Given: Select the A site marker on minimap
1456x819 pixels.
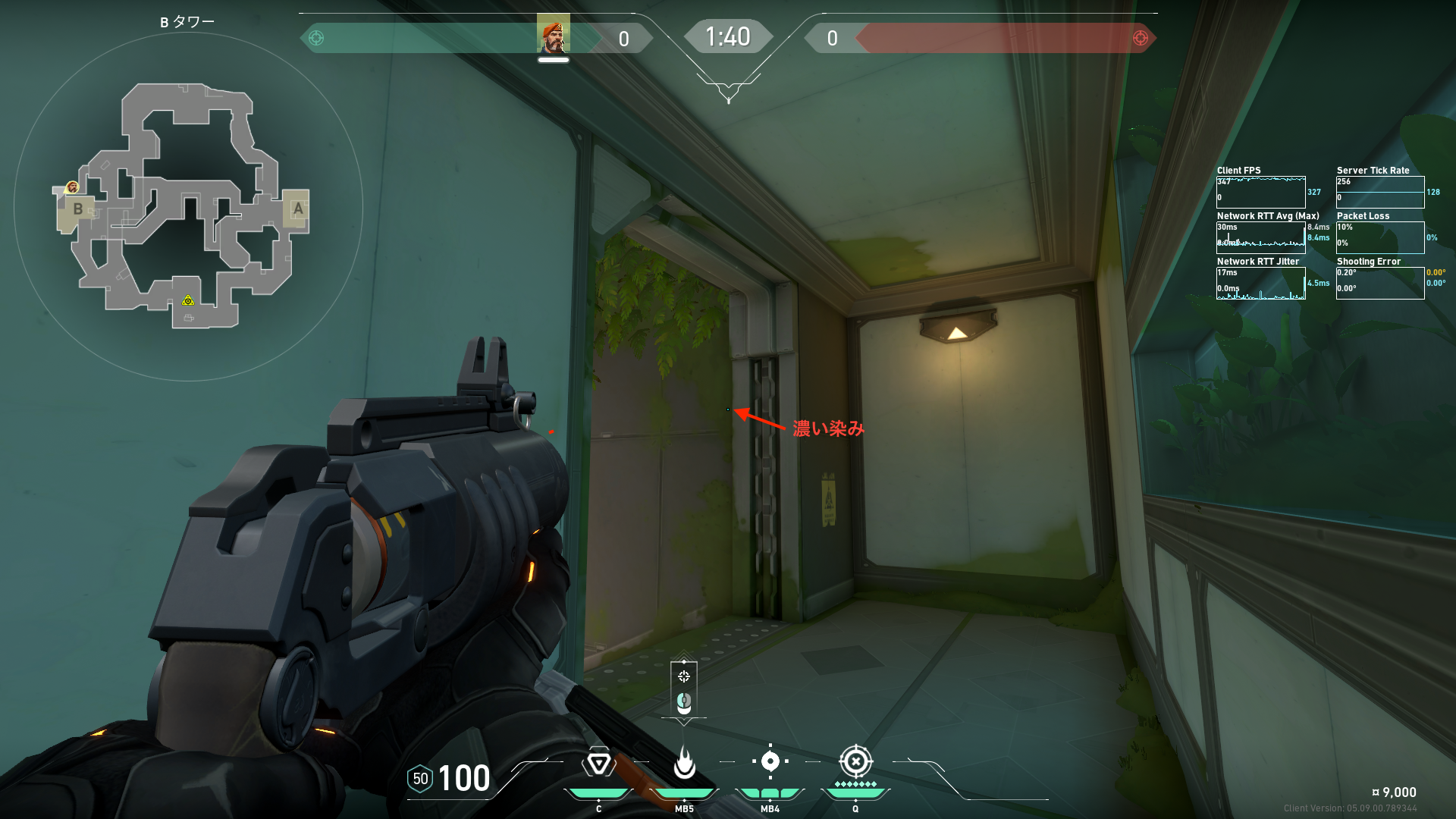Looking at the screenshot, I should (298, 209).
